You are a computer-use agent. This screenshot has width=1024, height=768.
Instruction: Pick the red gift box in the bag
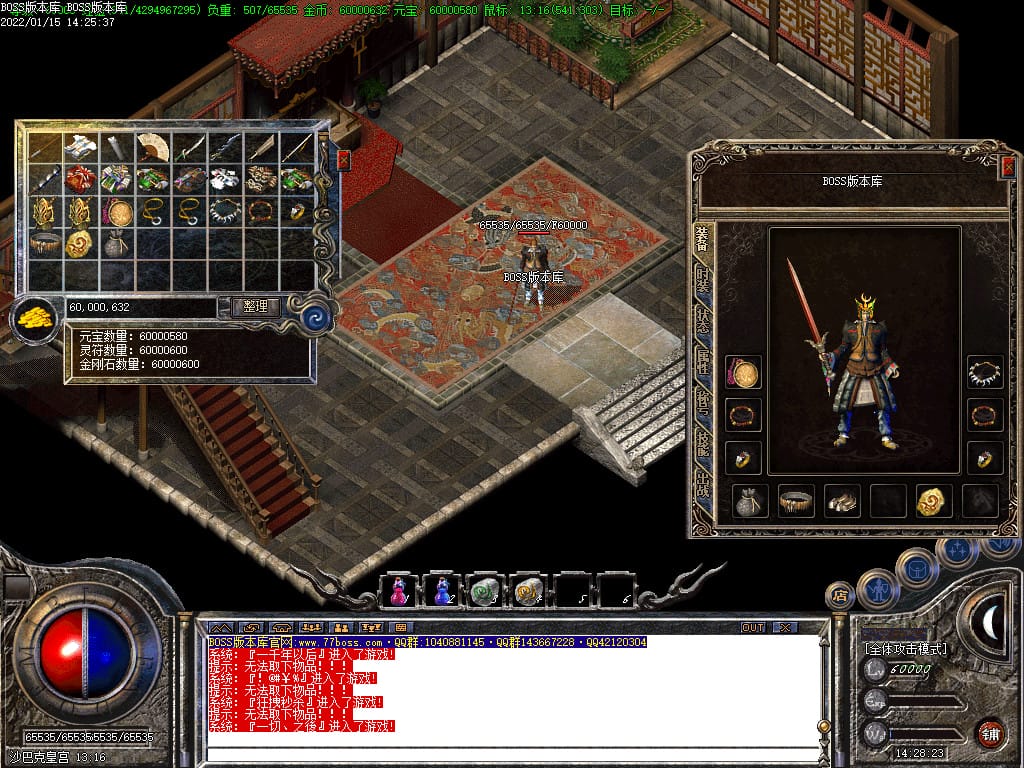tap(80, 180)
